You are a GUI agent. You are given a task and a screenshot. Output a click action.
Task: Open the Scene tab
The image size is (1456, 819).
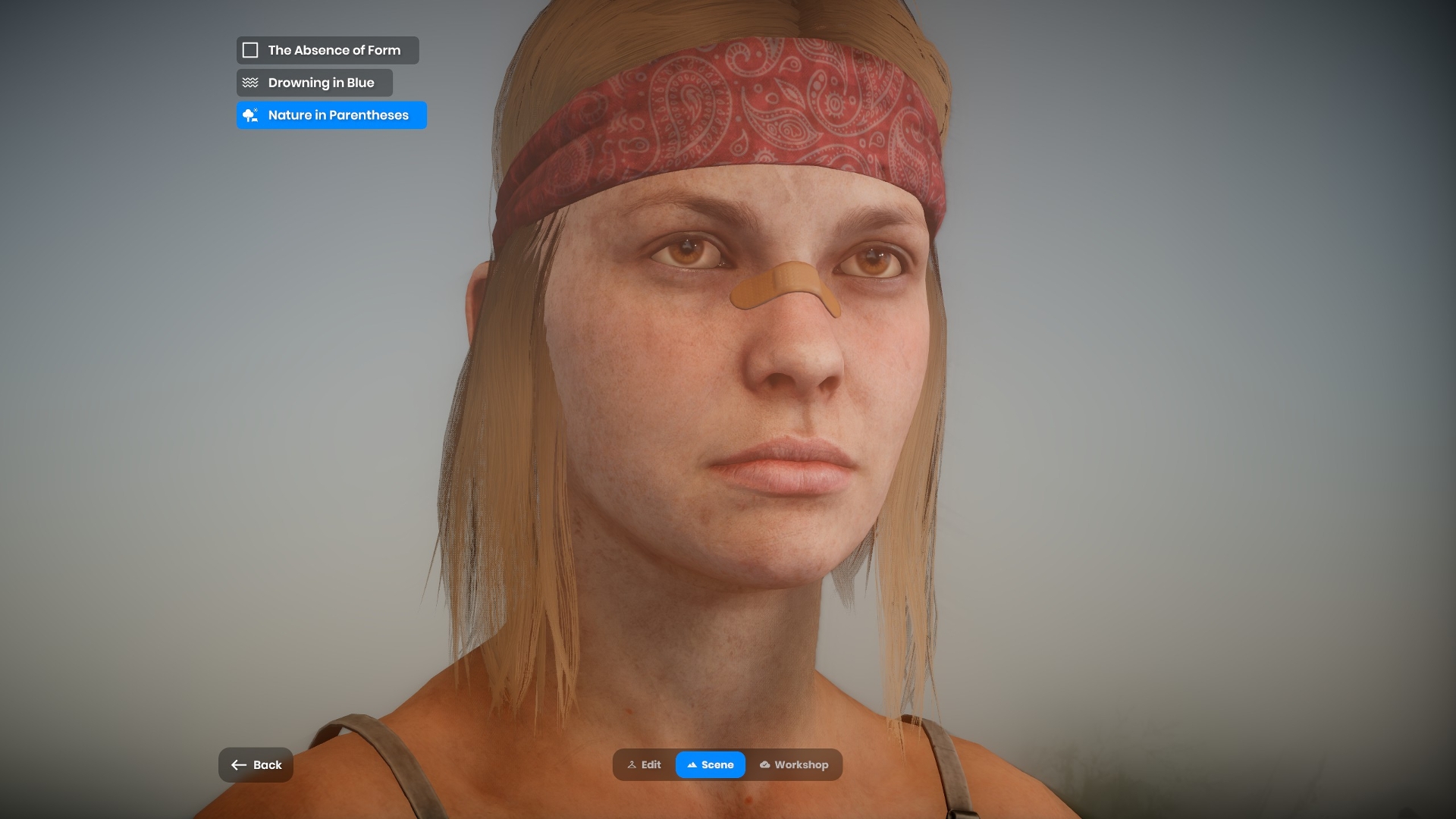[x=711, y=765]
